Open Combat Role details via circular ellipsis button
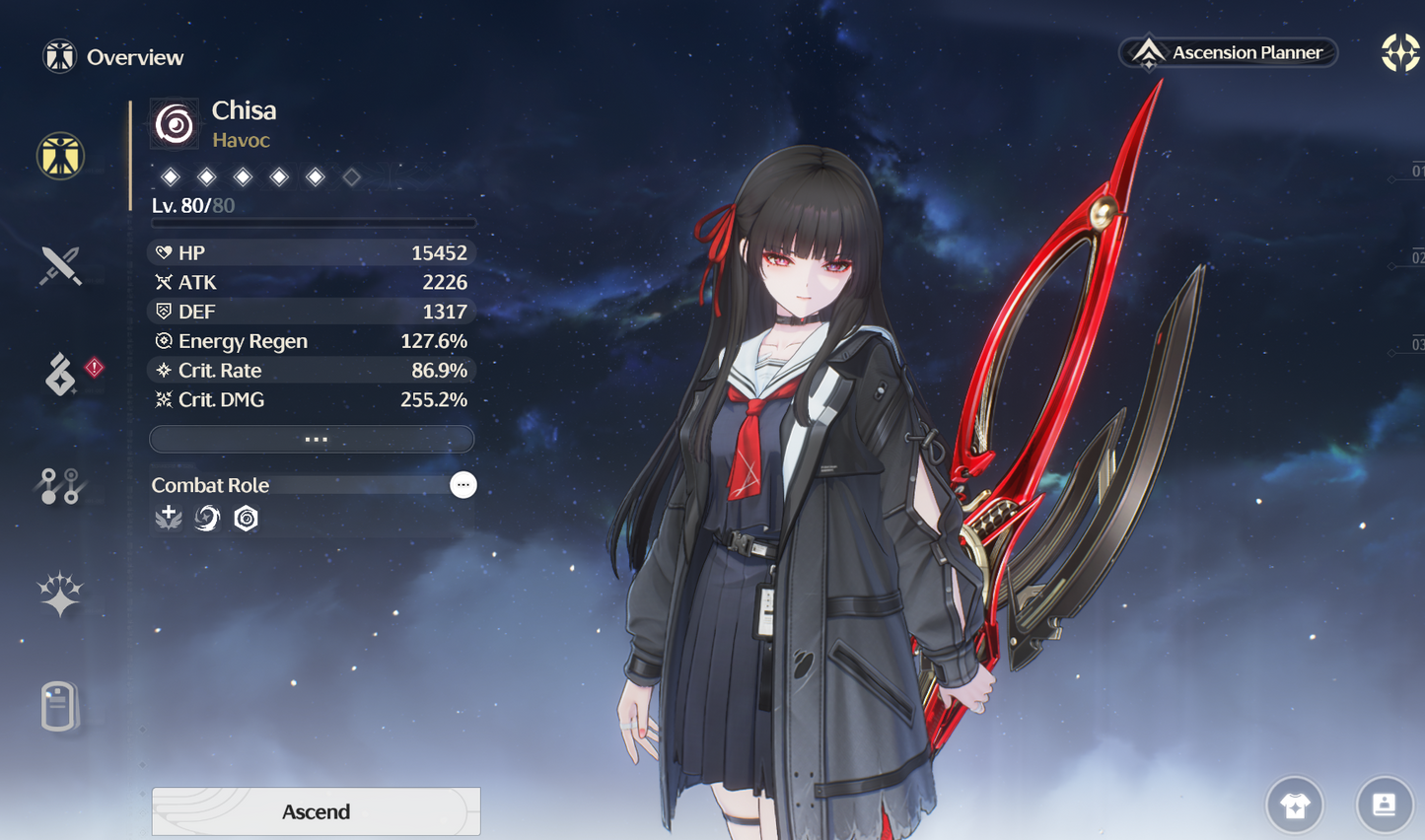 pos(463,484)
